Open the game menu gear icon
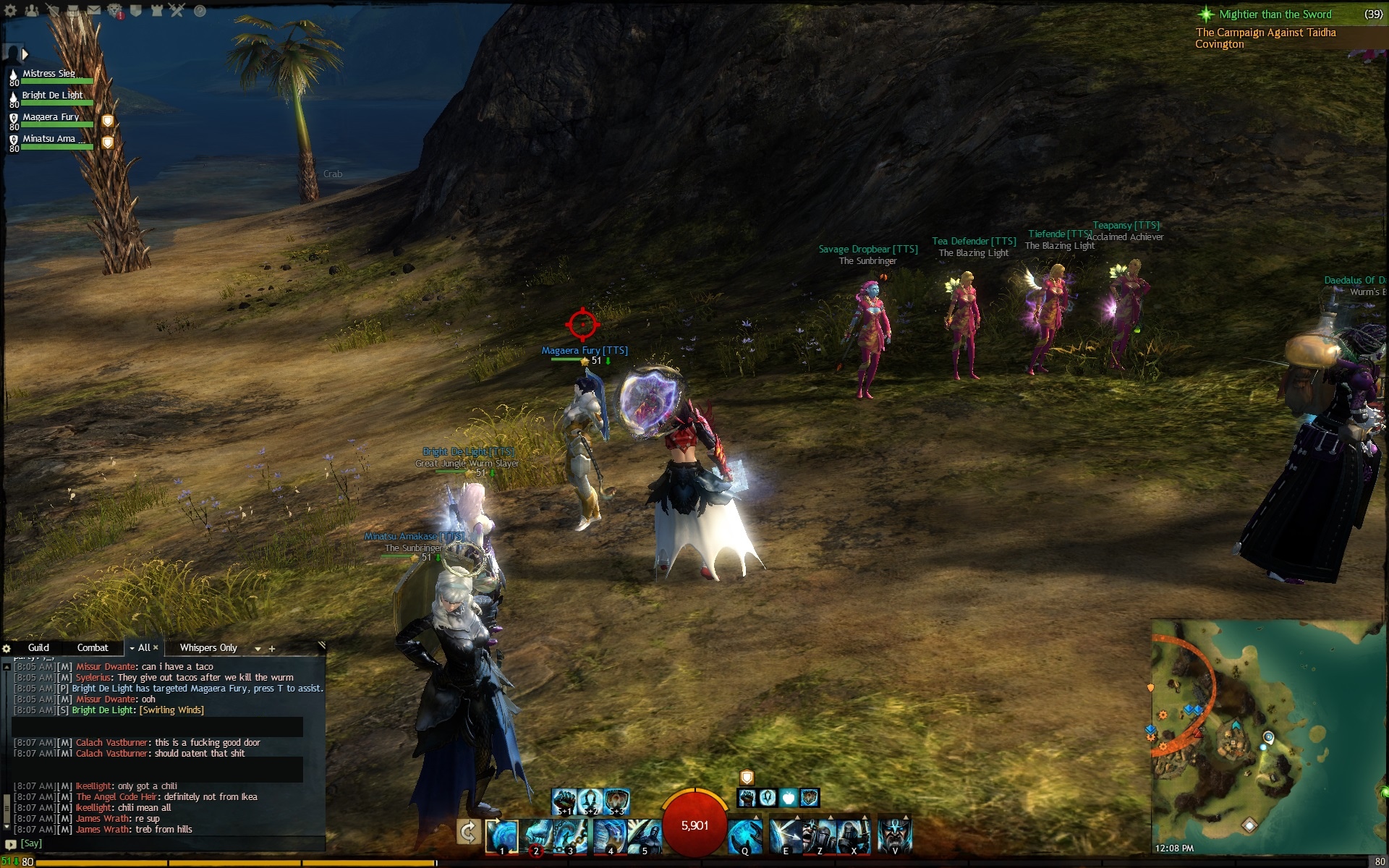Screen dimensions: 1389x868 tap(10, 10)
